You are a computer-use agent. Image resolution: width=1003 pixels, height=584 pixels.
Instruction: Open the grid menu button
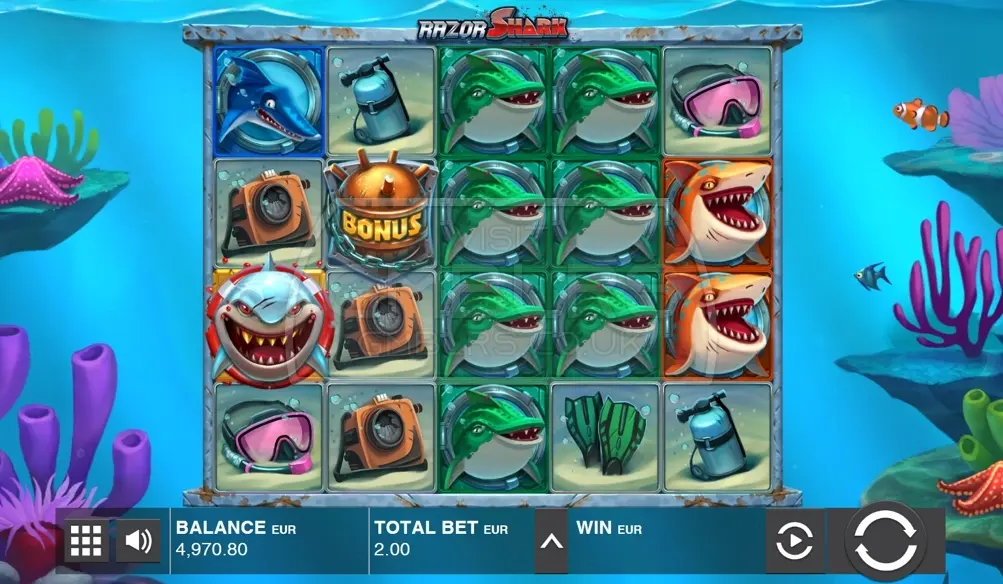pos(86,541)
